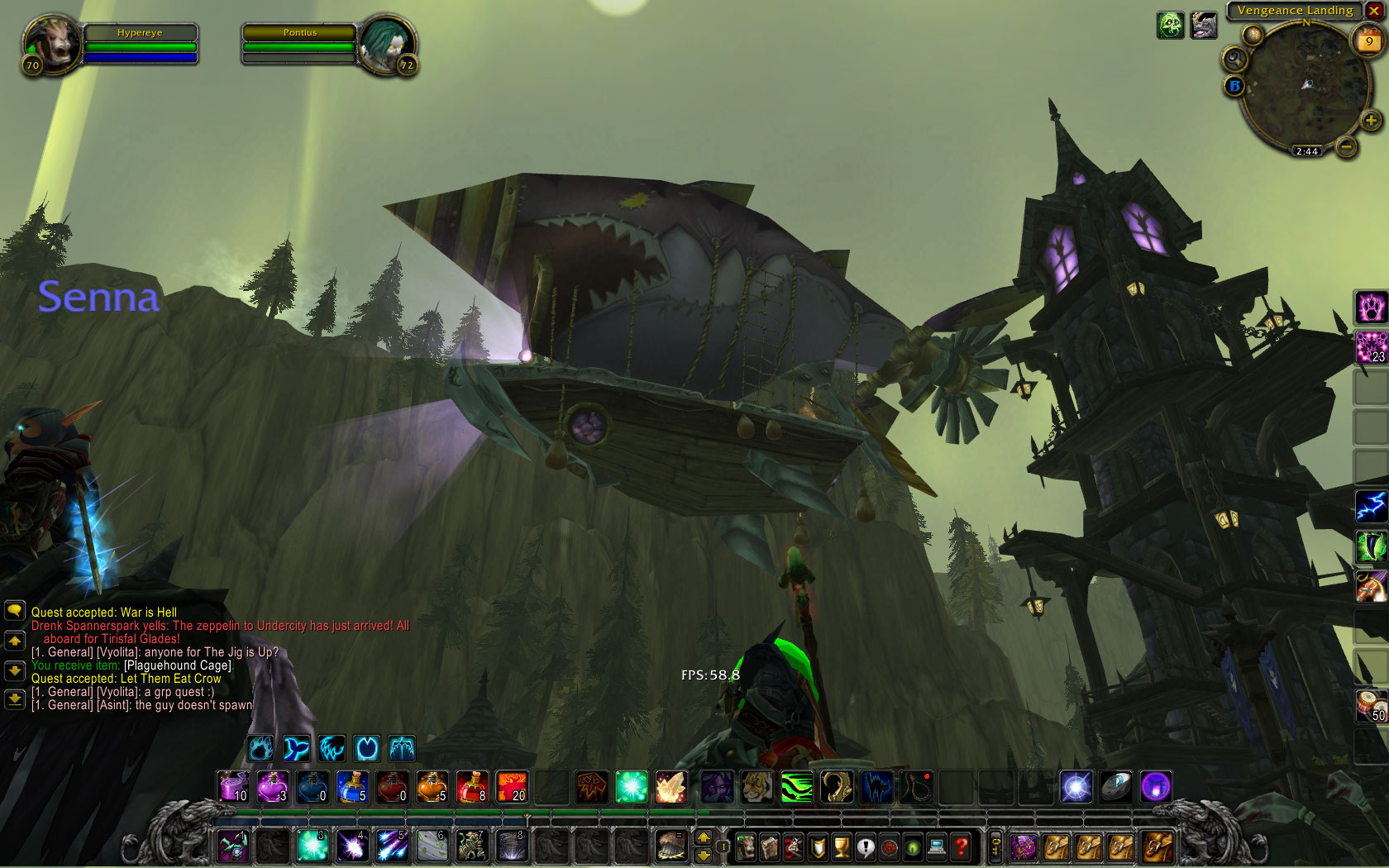Open the minimap tracking magnifier button
The width and height of the screenshot is (1389, 868).
click(1234, 59)
